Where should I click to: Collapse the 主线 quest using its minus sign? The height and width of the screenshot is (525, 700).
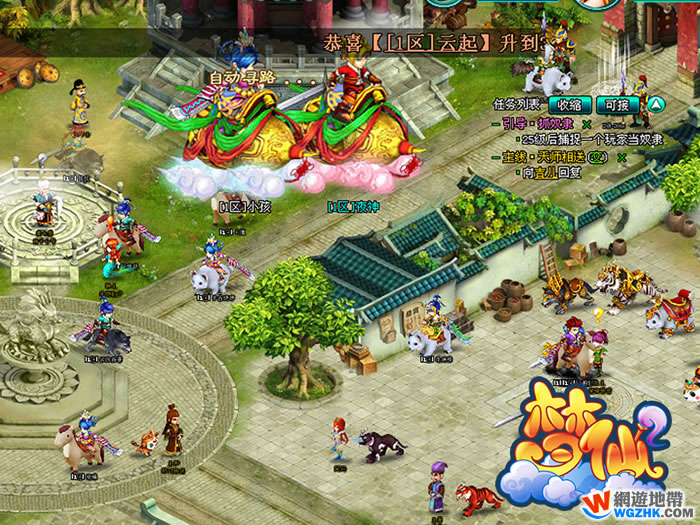[x=497, y=158]
